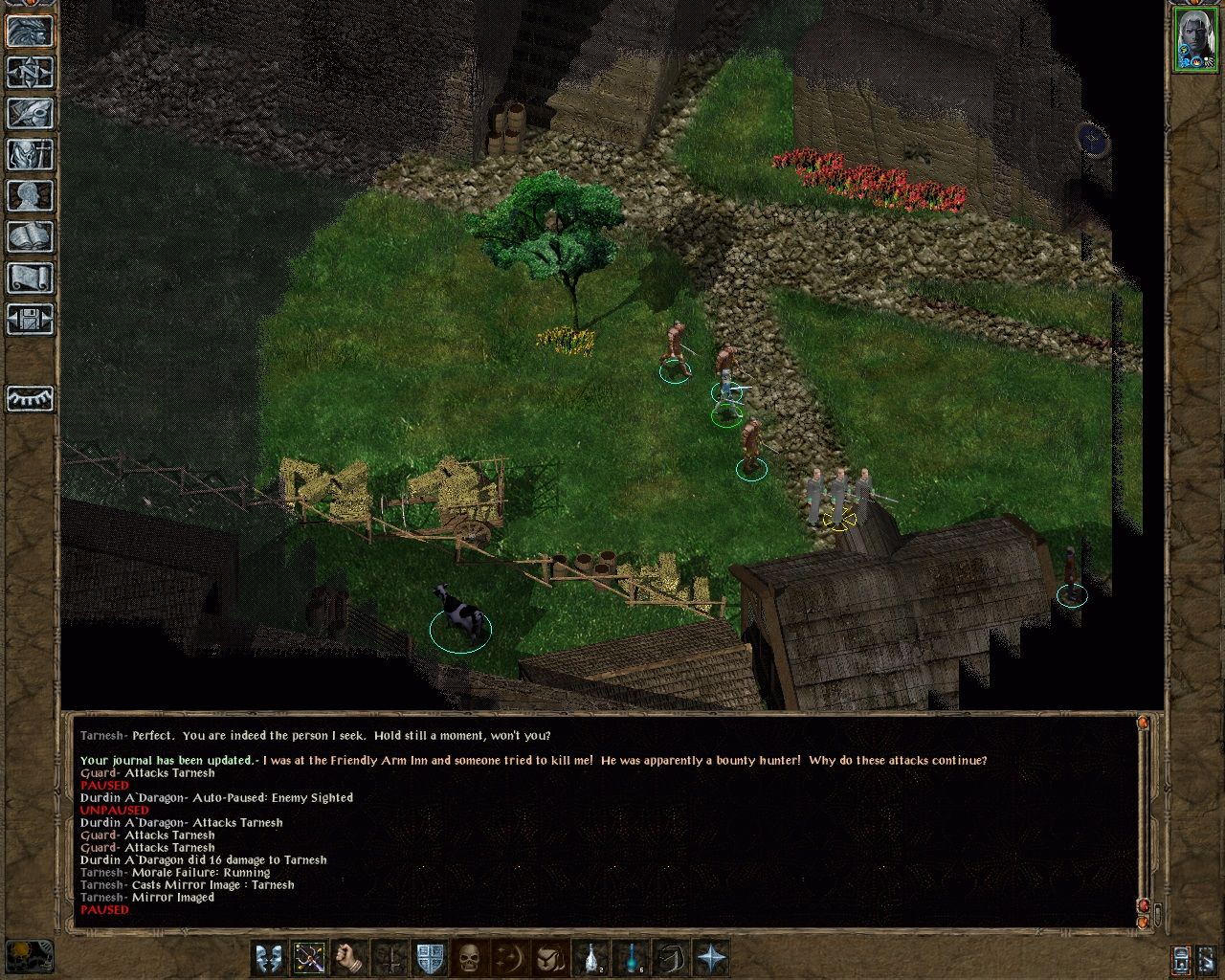
Task: Toggle the pause clock button
Action: (1181, 958)
